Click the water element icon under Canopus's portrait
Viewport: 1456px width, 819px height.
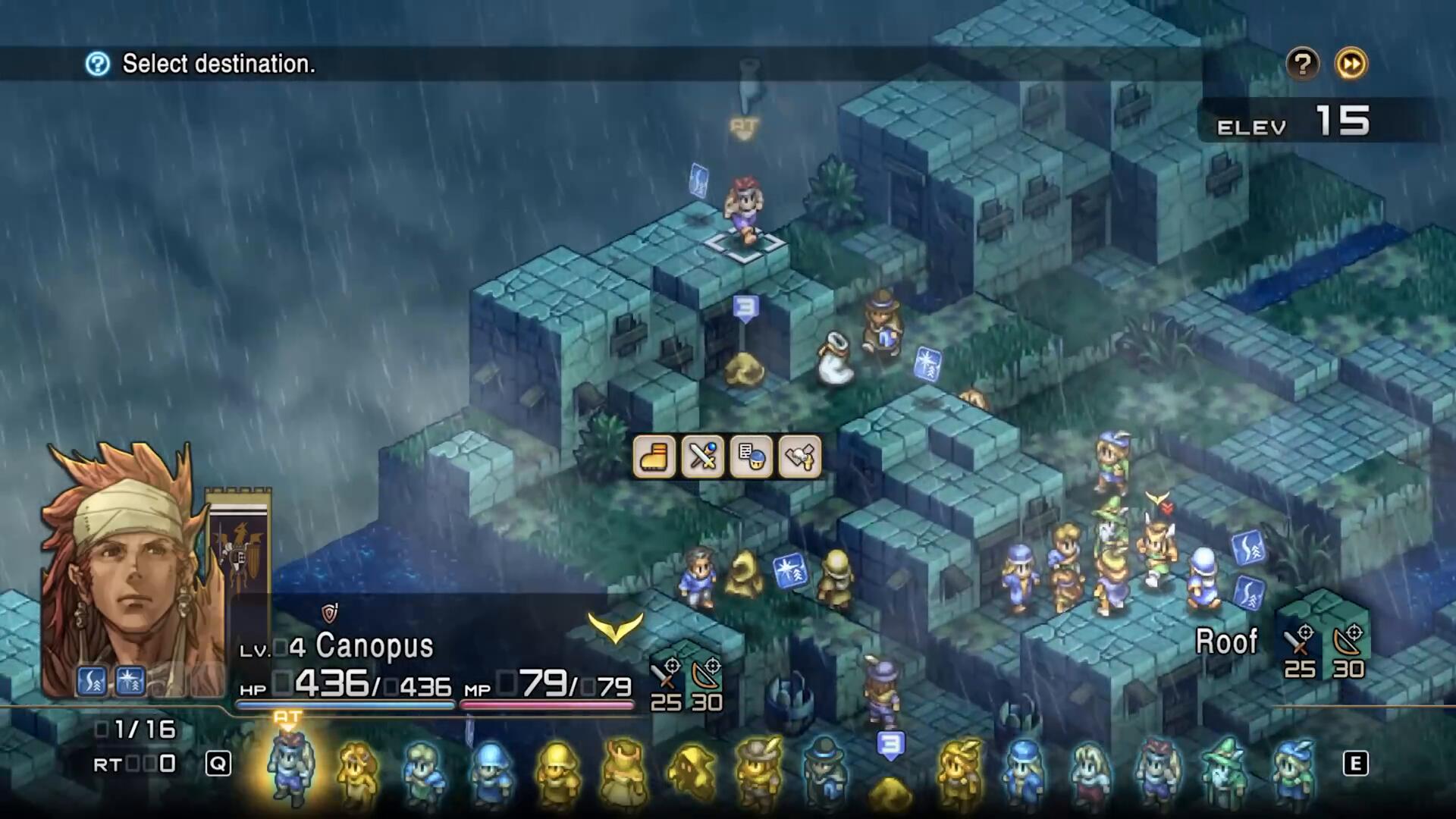(x=93, y=682)
